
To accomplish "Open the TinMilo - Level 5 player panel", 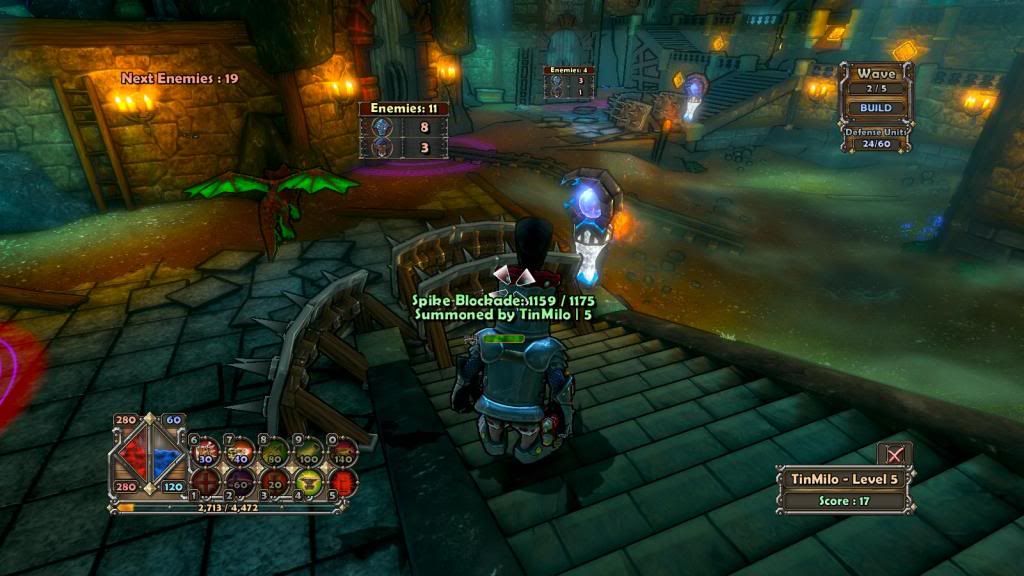I will coord(845,479).
